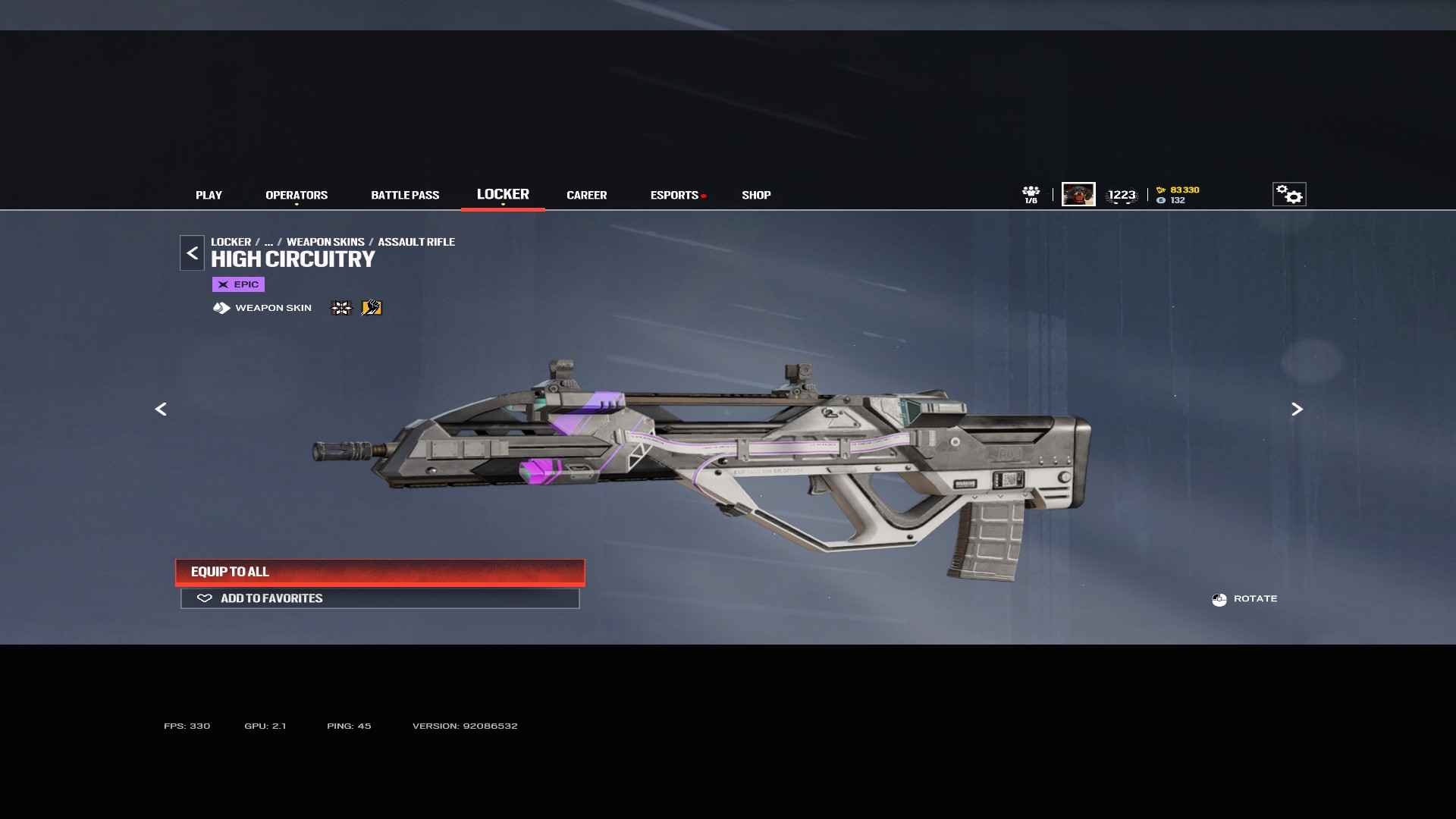Select the yellow operator badge icon
Viewport: 1456px width, 819px height.
coord(372,308)
